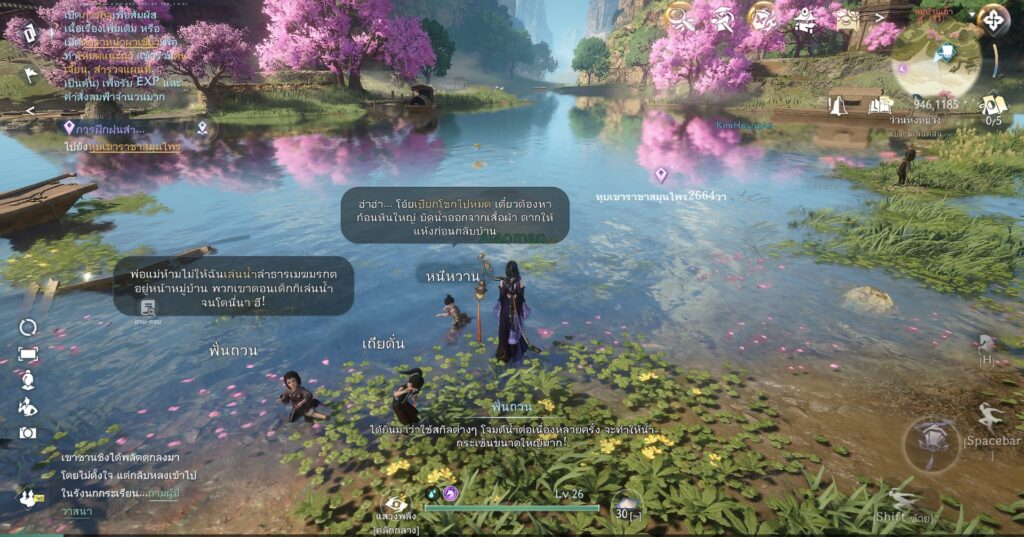Open the camera photo mode
The height and width of the screenshot is (537, 1024).
[28, 432]
